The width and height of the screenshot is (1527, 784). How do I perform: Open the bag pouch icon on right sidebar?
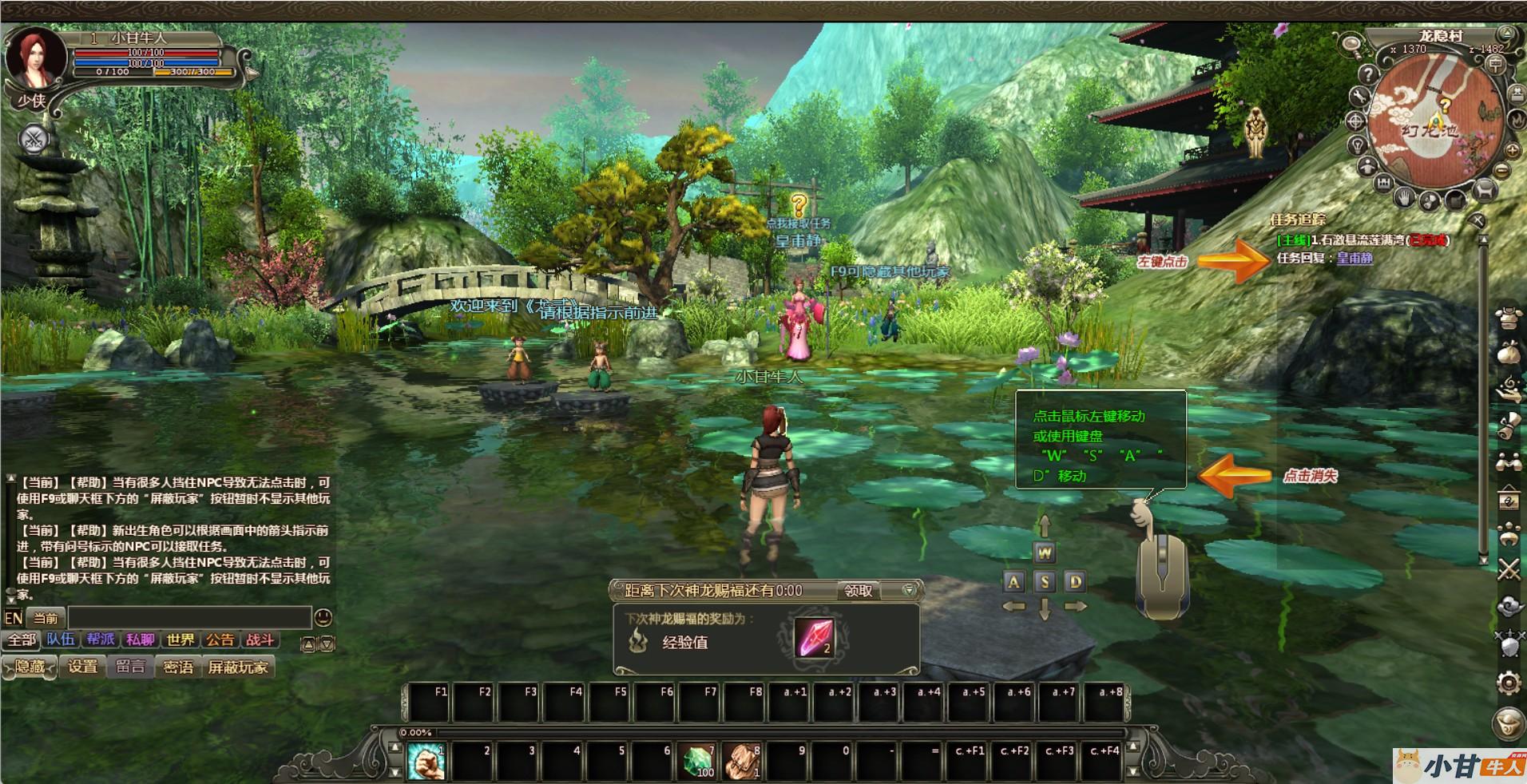tap(1508, 353)
